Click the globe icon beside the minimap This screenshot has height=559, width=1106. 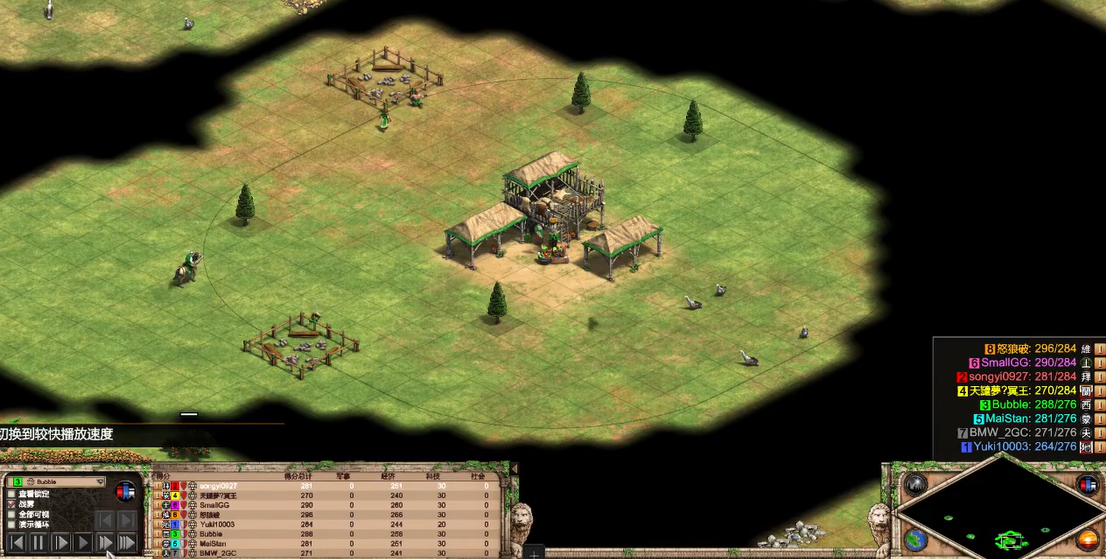pos(916,540)
